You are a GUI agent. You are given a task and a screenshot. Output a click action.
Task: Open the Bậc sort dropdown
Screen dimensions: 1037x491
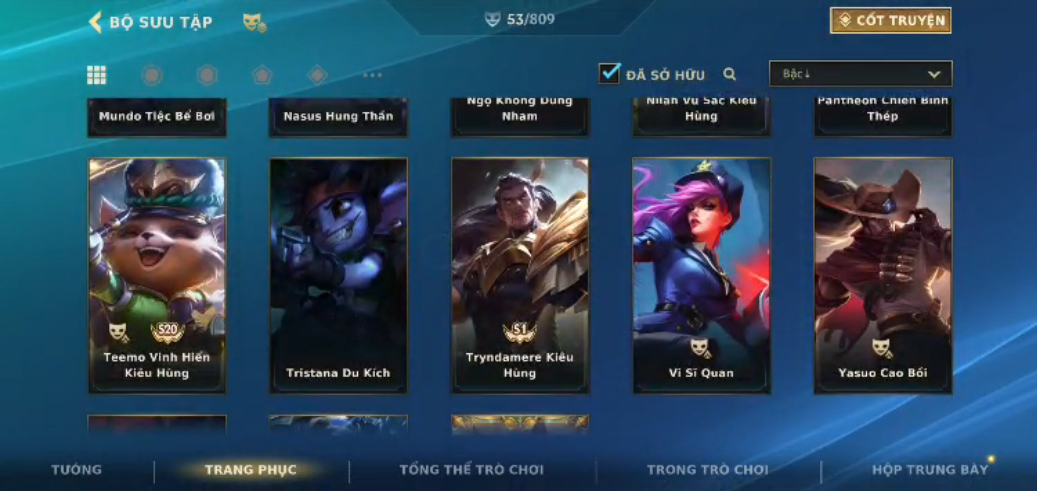[860, 74]
